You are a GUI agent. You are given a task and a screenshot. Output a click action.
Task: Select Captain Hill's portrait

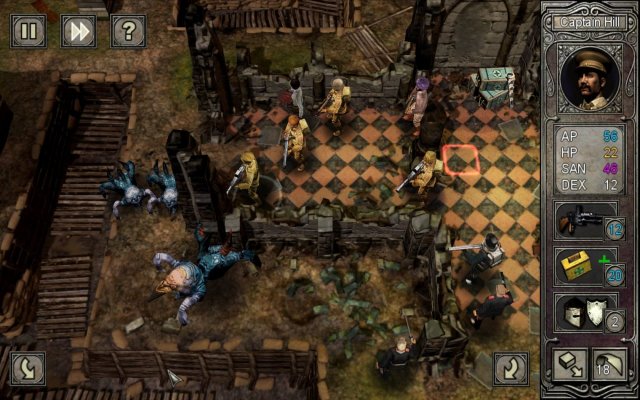click(589, 76)
